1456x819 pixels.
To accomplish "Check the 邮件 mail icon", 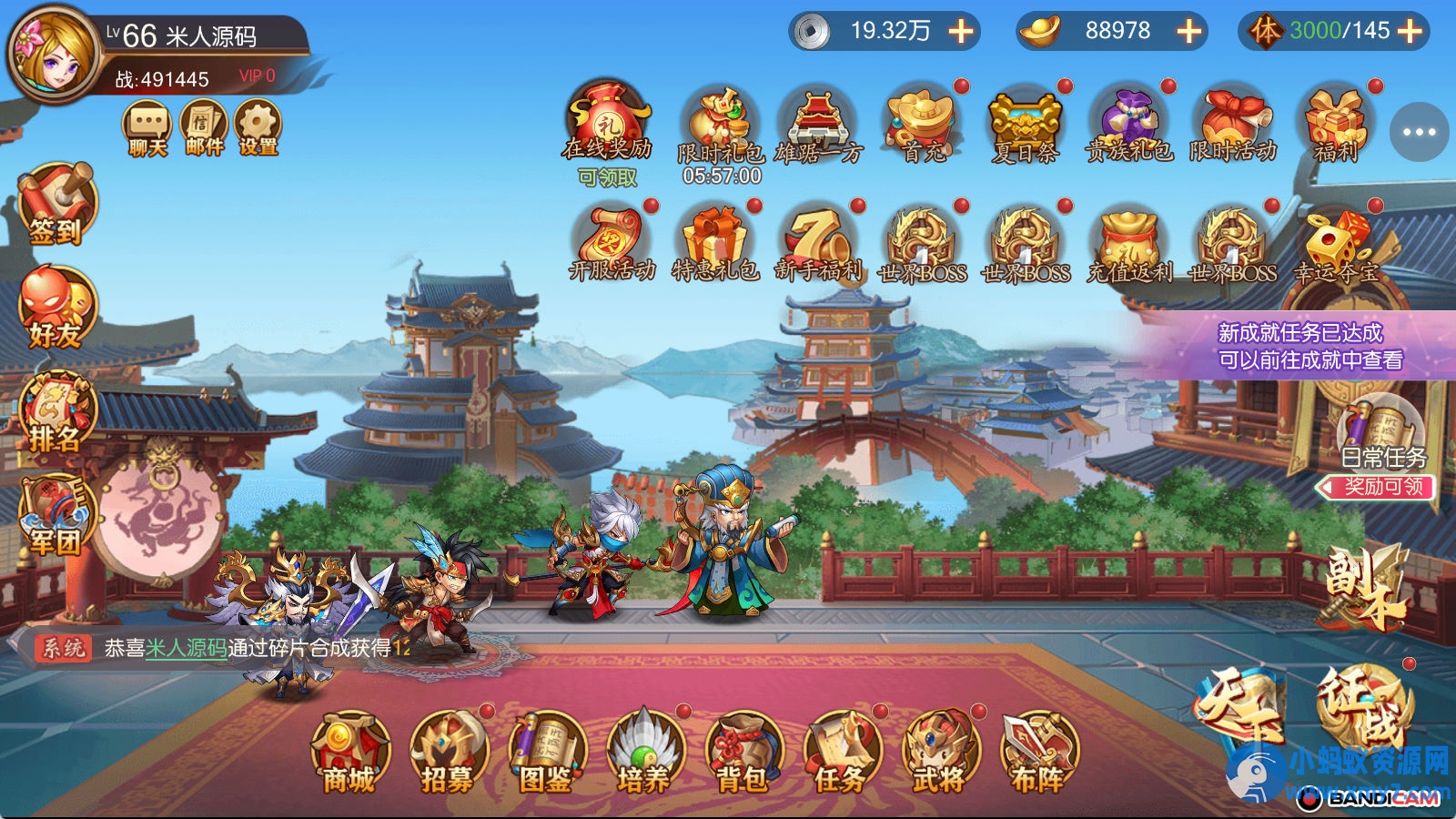I will point(203,128).
